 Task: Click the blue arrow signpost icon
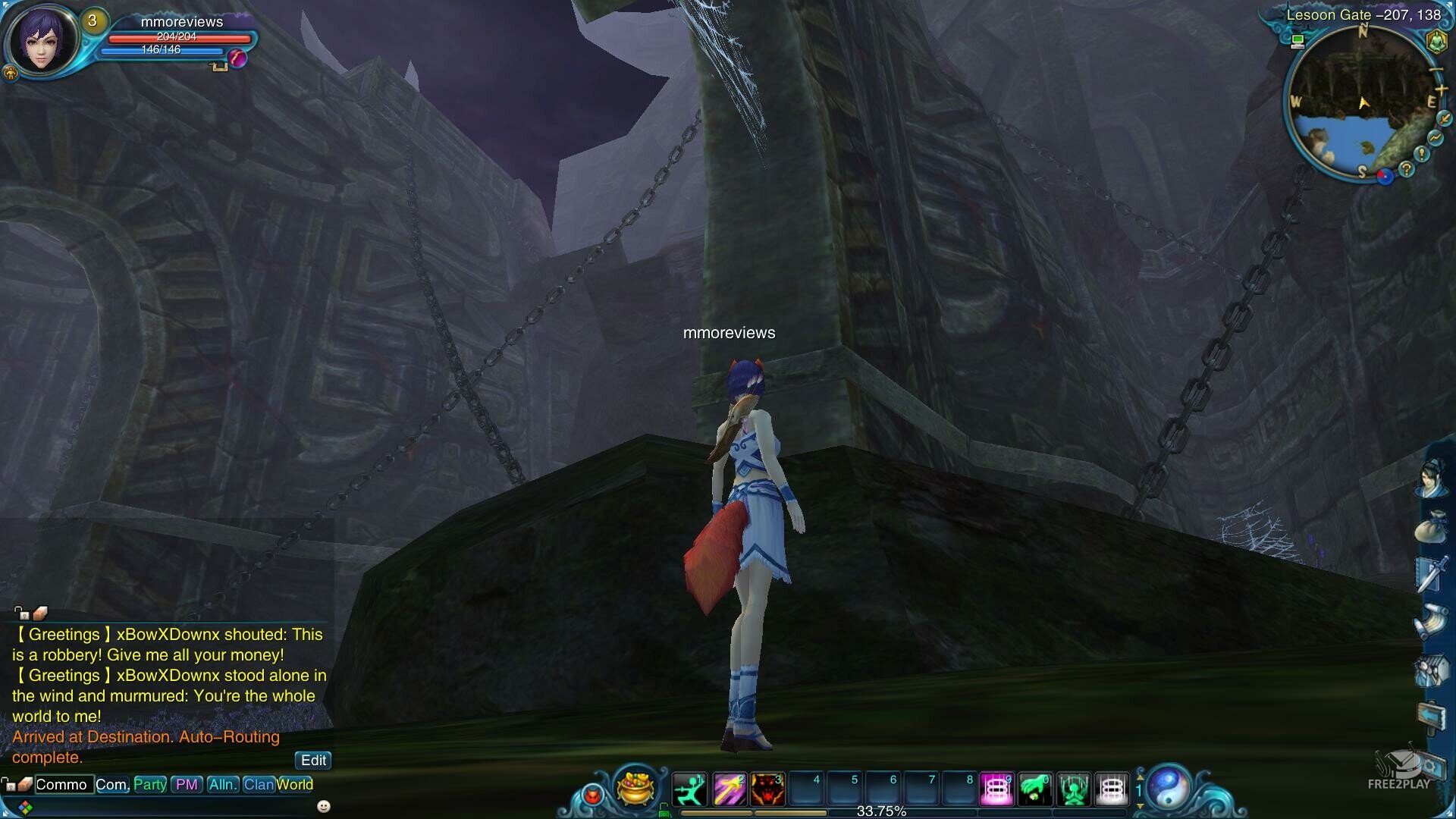(1431, 715)
